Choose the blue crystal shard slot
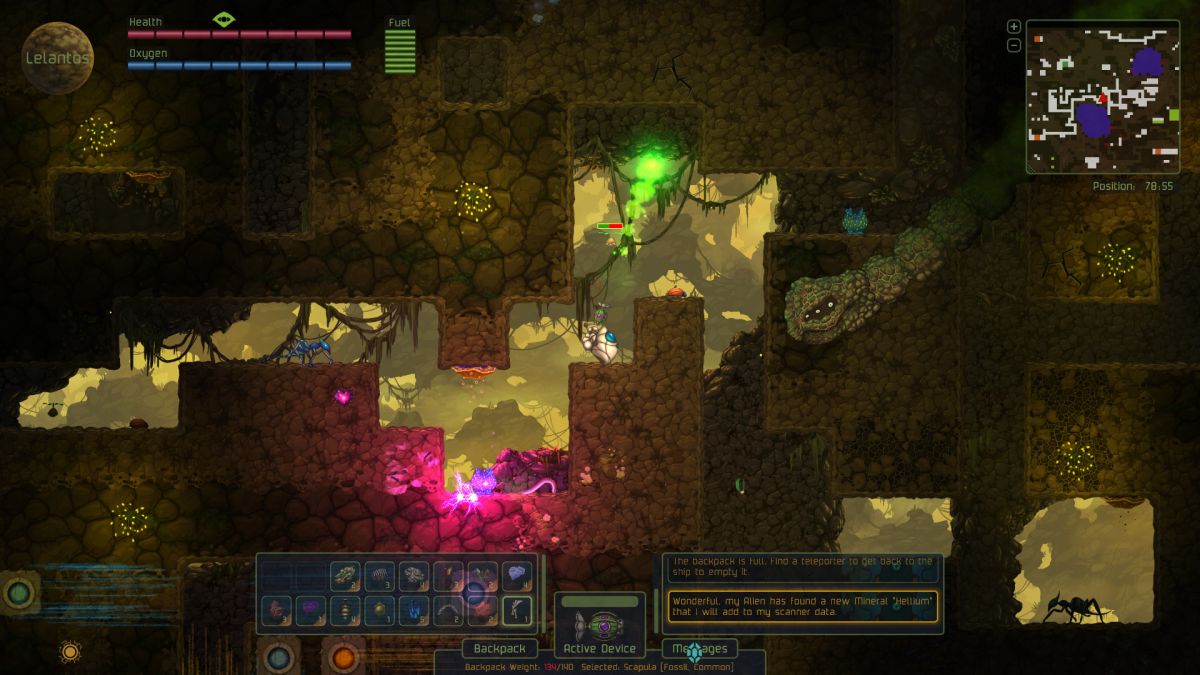The image size is (1200, 675). pos(414,609)
